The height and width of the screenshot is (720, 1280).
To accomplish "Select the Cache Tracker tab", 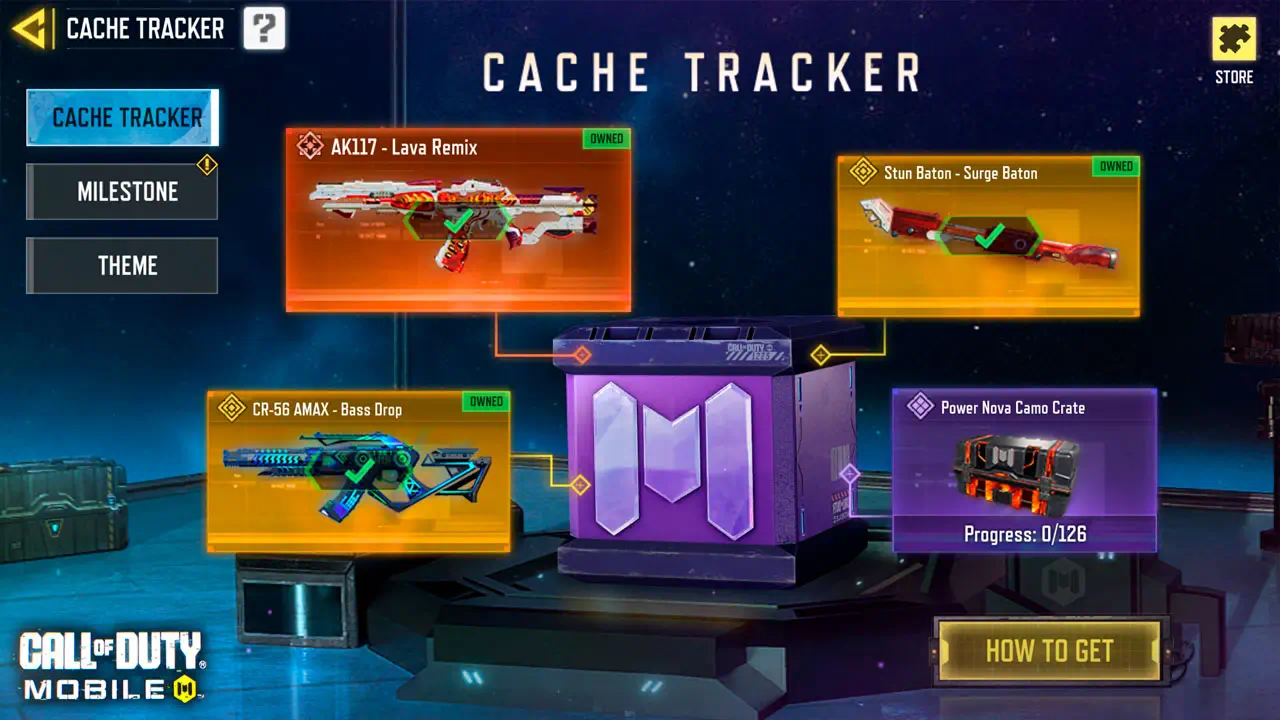I will click(123, 118).
